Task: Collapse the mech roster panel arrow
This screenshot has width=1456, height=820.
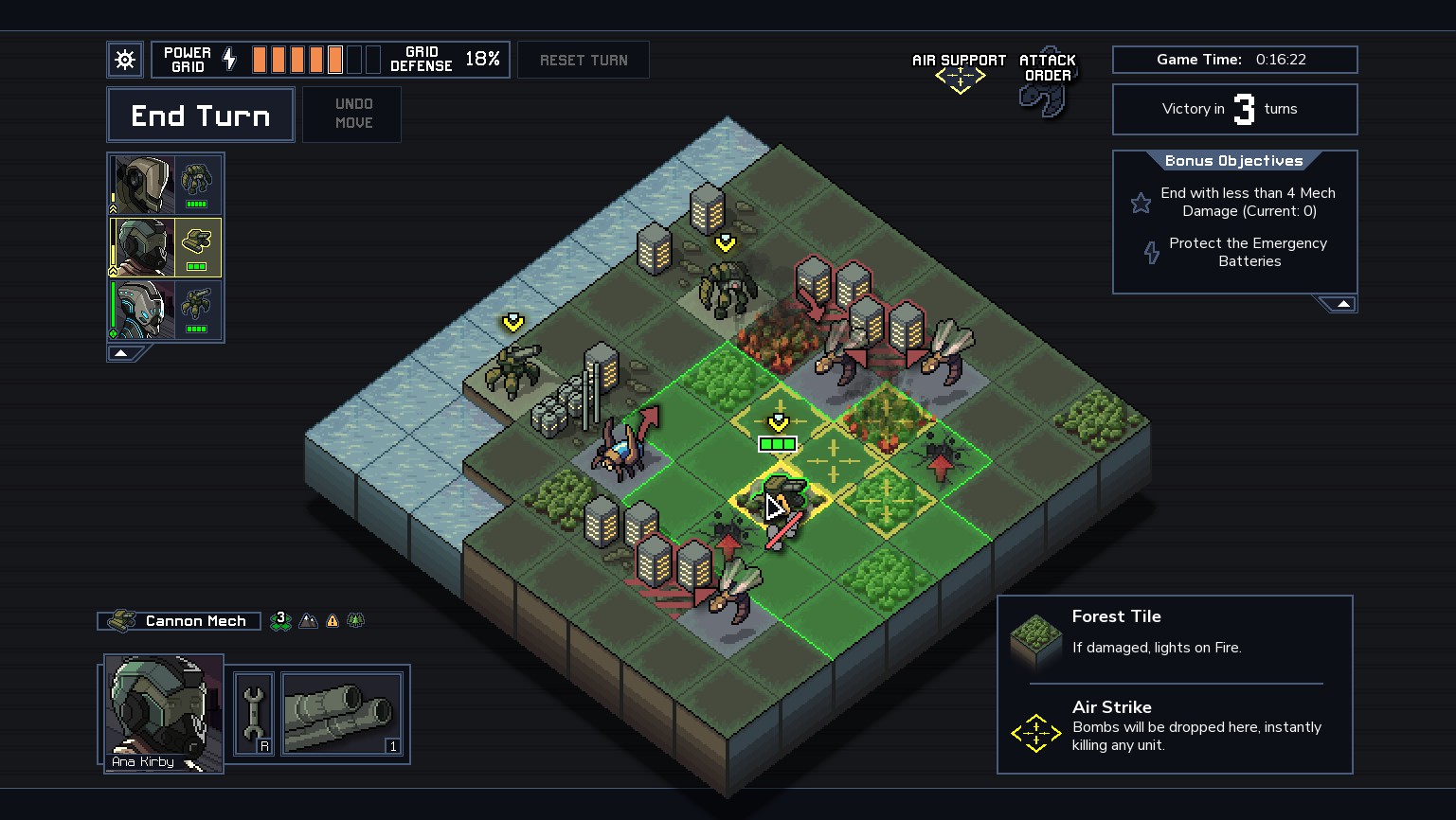Action: pos(121,353)
